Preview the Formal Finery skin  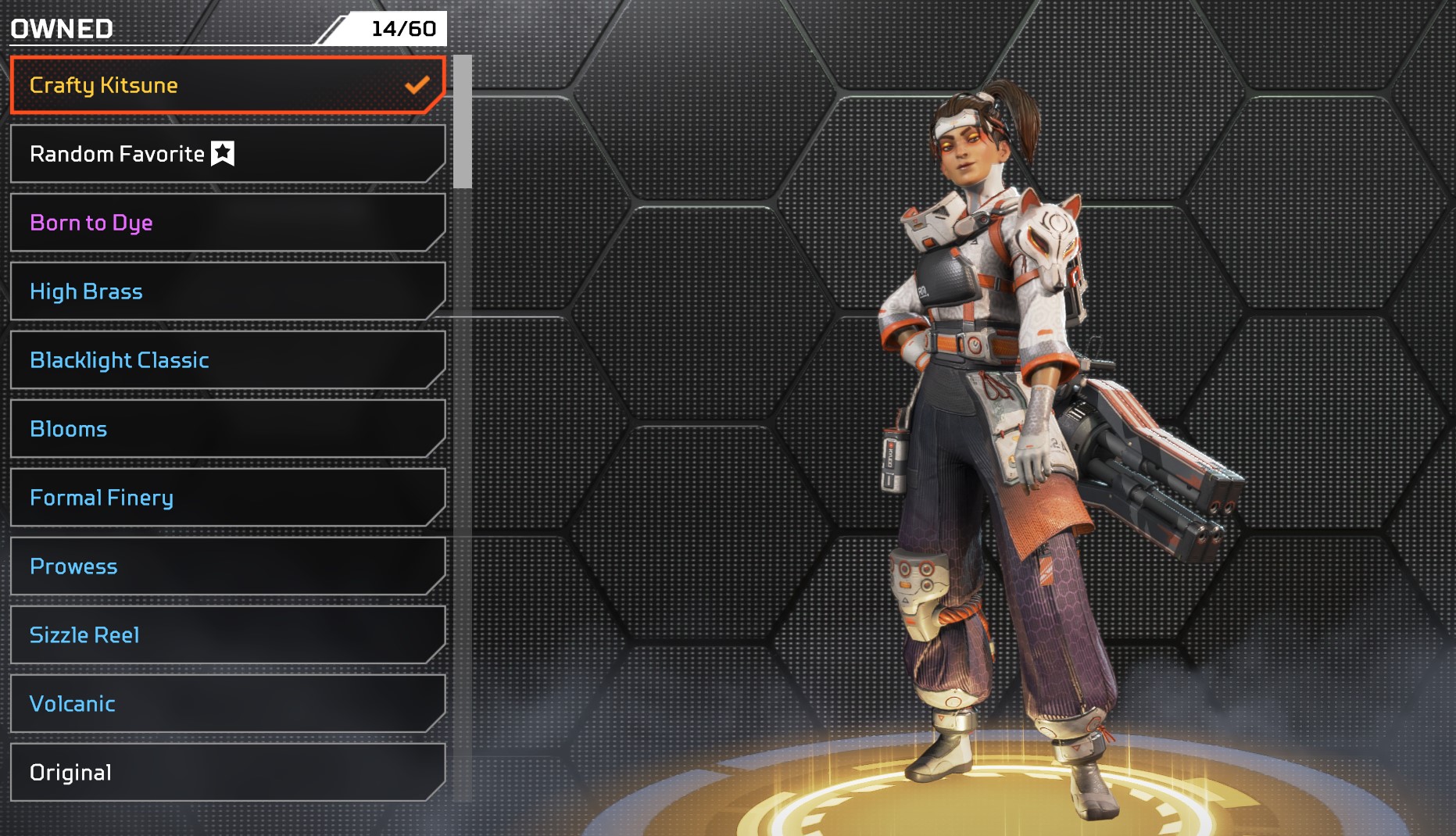click(x=227, y=498)
